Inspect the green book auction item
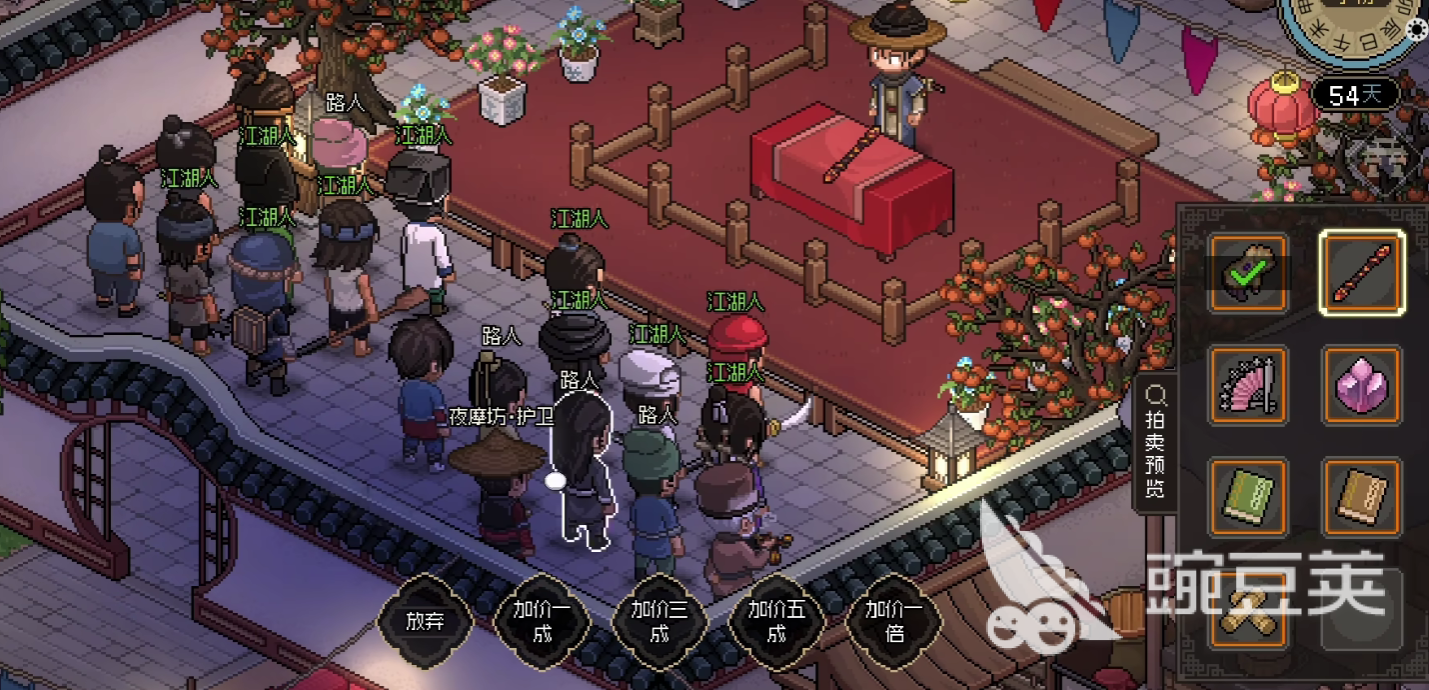The height and width of the screenshot is (690, 1429). pos(1247,497)
